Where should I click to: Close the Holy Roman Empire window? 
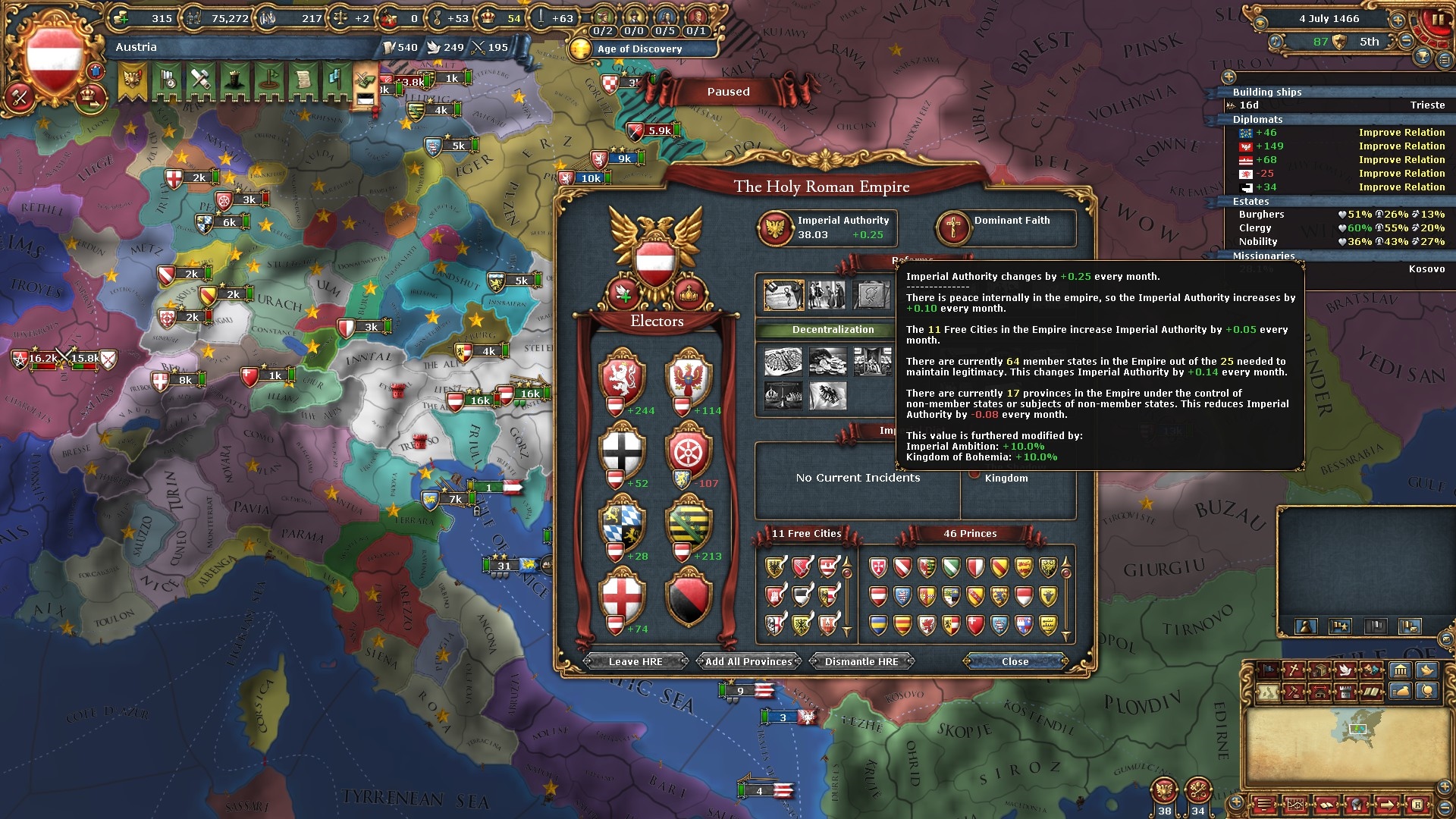(1015, 661)
